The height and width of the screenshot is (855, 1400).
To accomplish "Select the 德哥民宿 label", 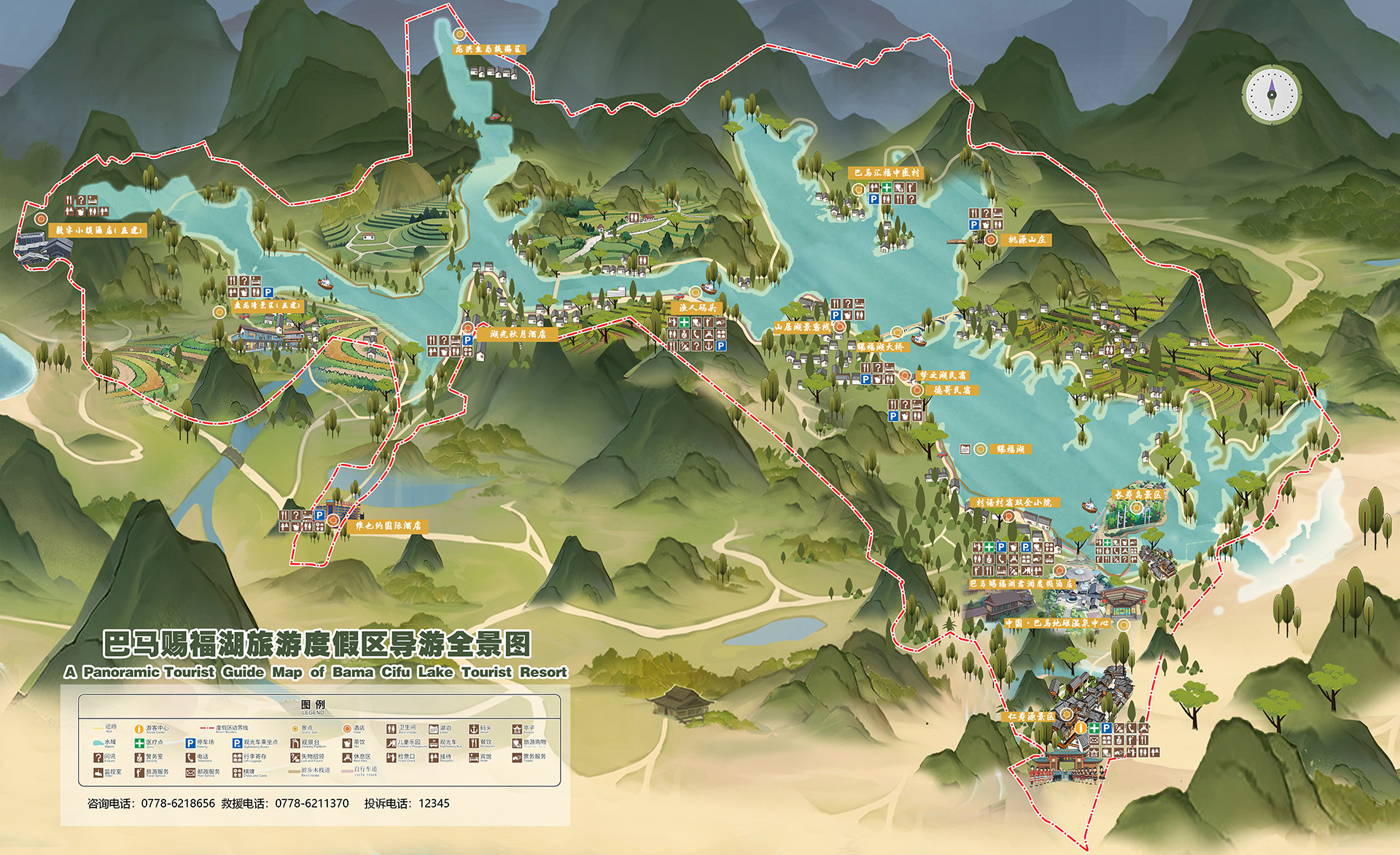I will click(x=952, y=390).
